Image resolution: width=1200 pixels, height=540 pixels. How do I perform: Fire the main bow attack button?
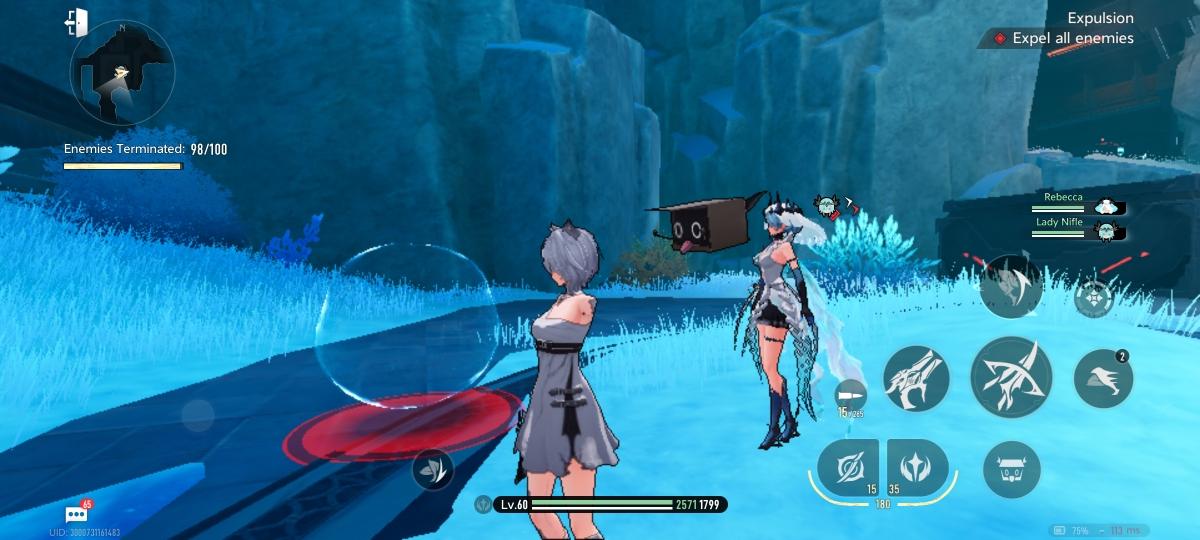tap(1010, 377)
